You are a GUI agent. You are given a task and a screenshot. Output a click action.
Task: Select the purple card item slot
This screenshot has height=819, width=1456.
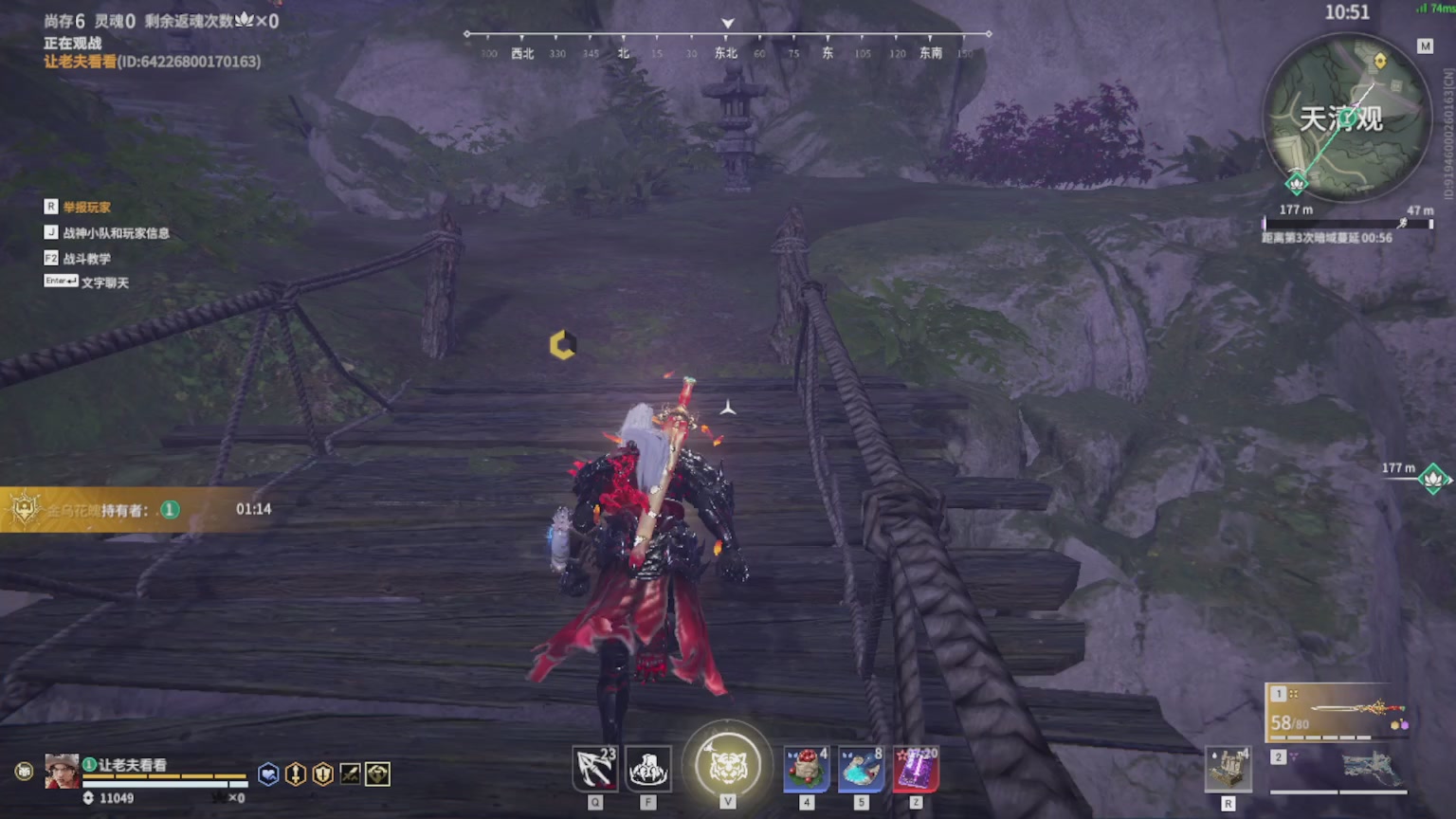pyautogui.click(x=915, y=769)
